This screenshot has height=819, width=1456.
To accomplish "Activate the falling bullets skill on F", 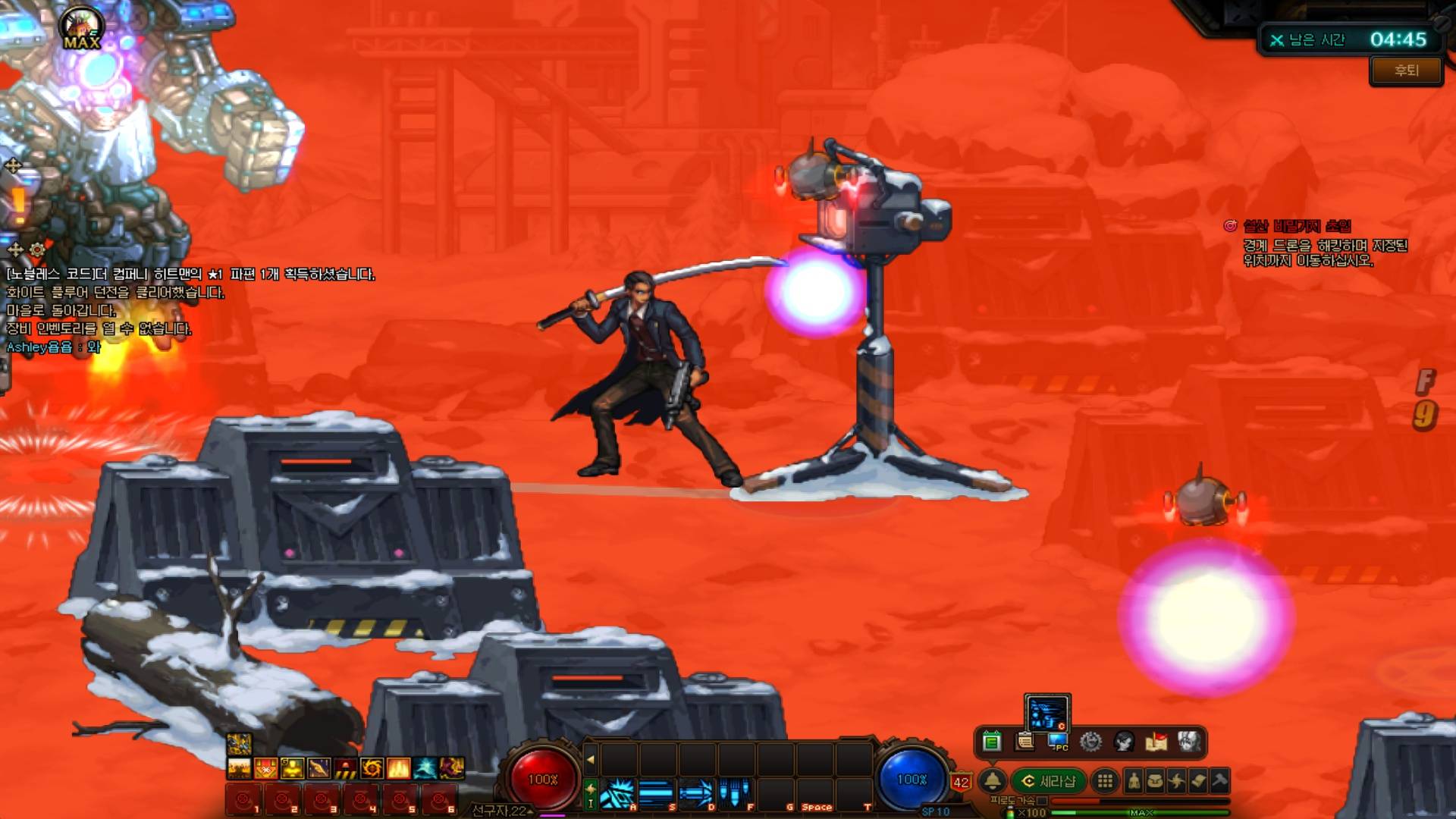I will pos(735,794).
